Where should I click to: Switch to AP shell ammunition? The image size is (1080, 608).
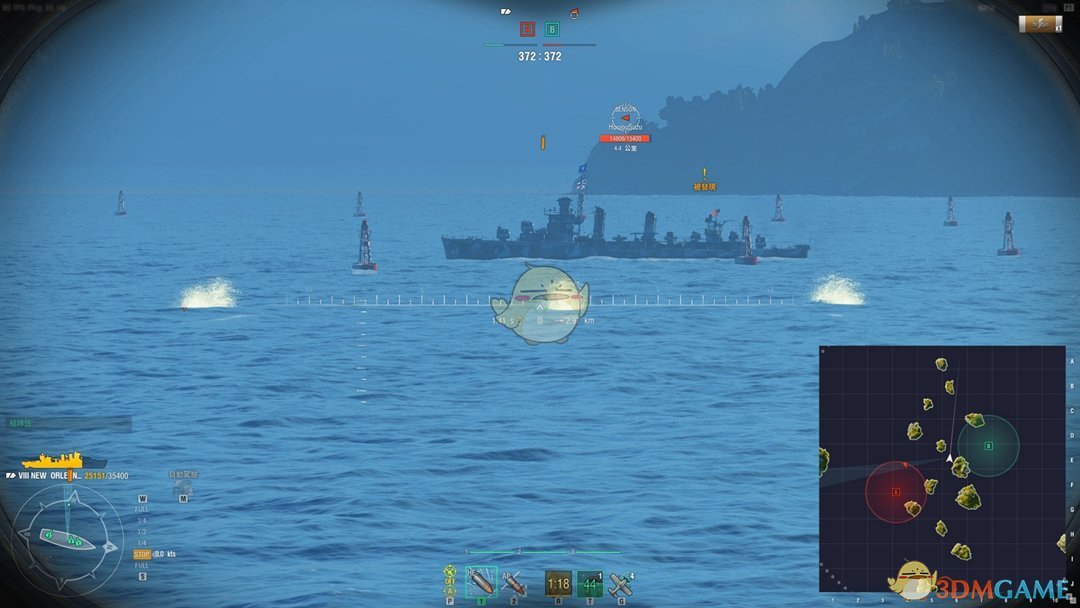click(514, 582)
